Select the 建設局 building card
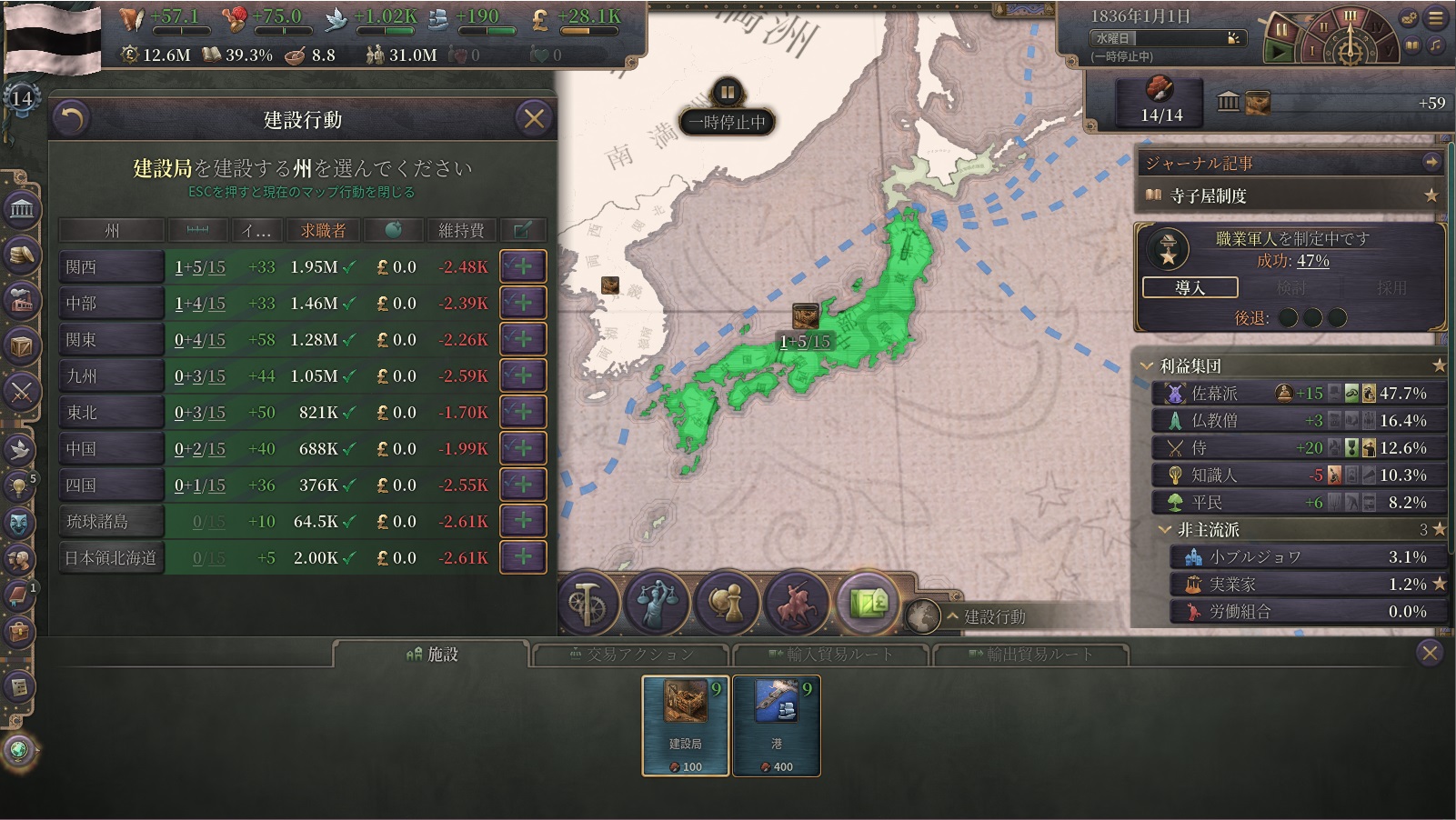 686,725
